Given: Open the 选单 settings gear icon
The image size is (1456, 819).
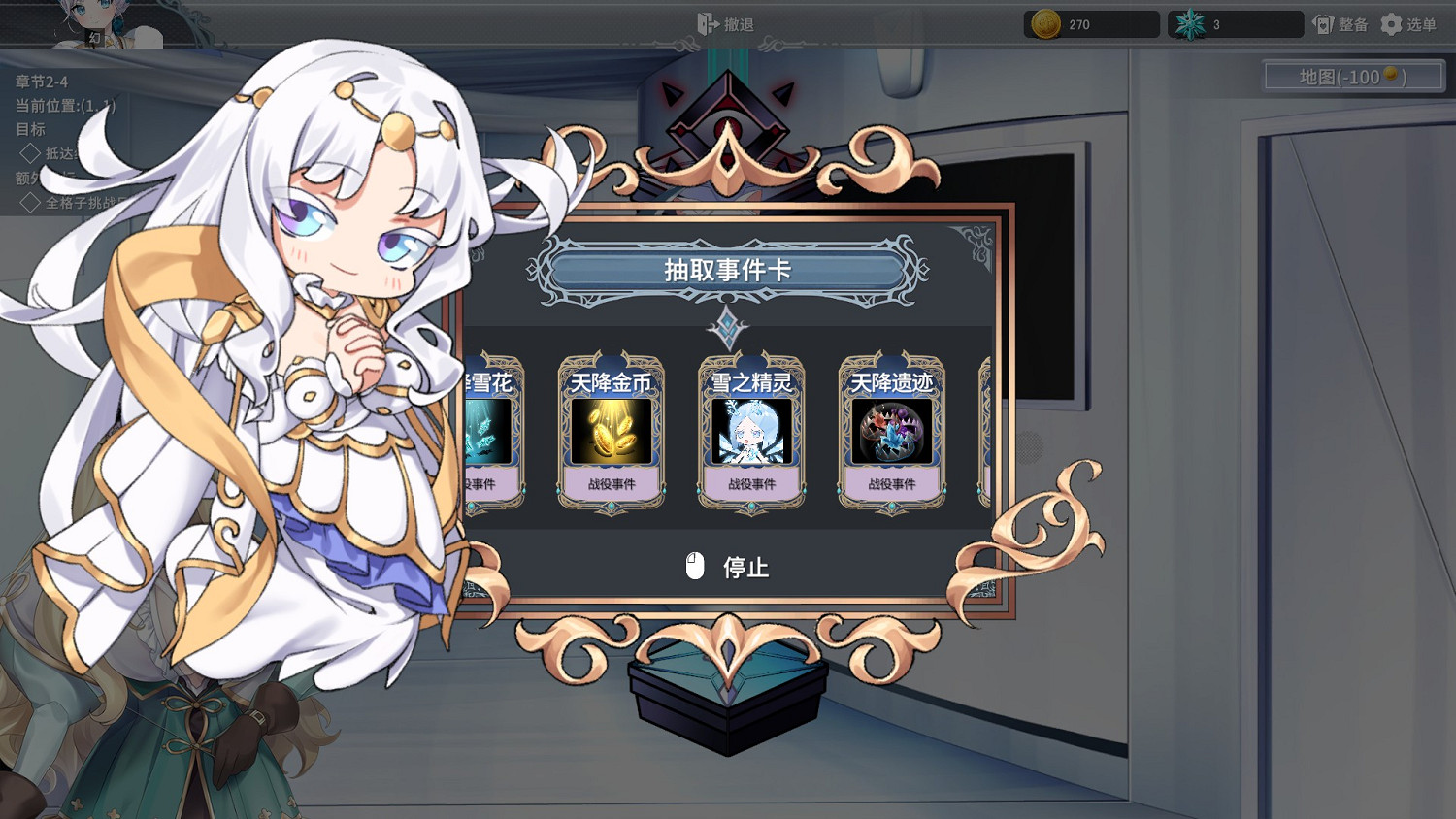Looking at the screenshot, I should [1390, 24].
